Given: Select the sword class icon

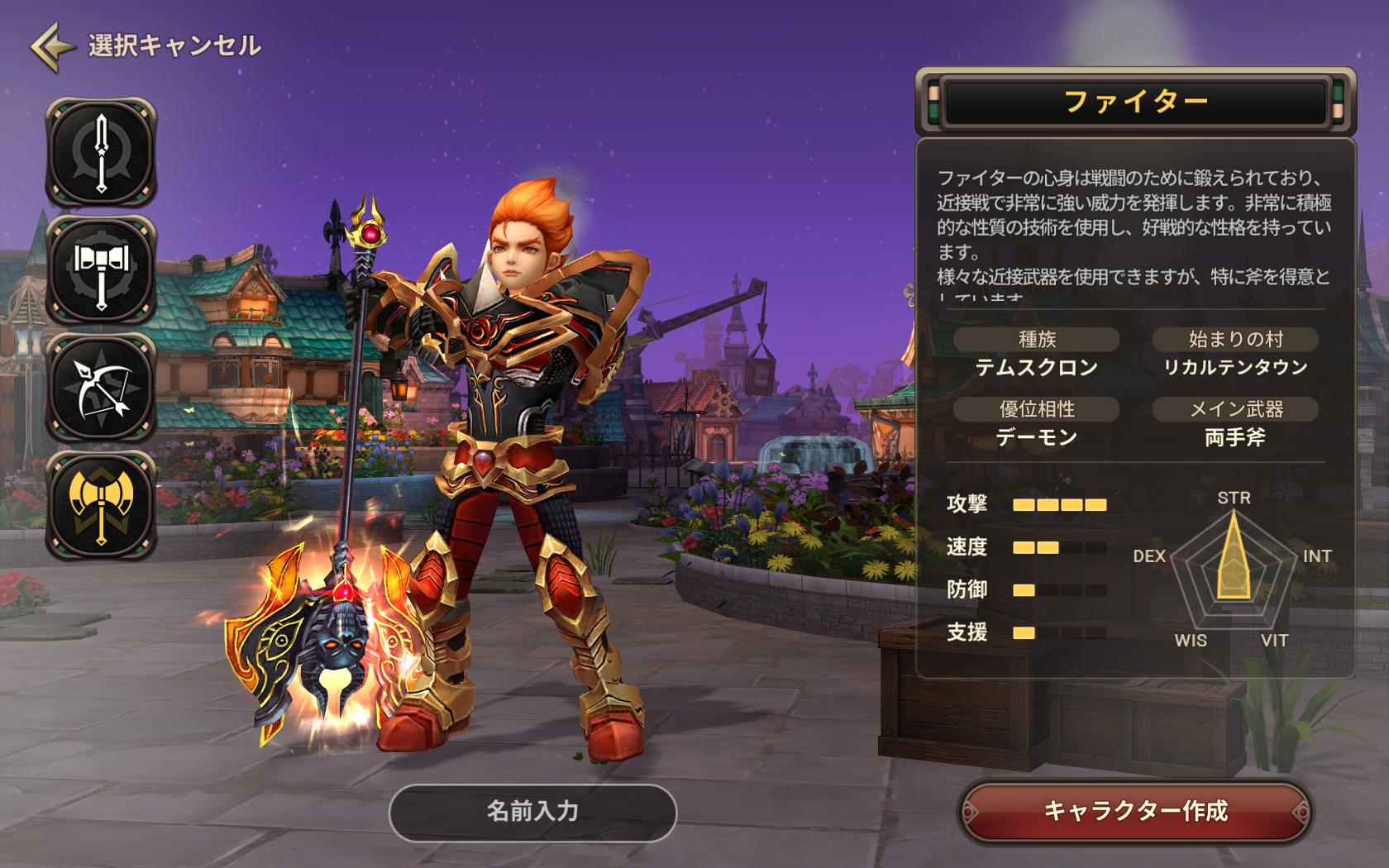Looking at the screenshot, I should (x=101, y=152).
